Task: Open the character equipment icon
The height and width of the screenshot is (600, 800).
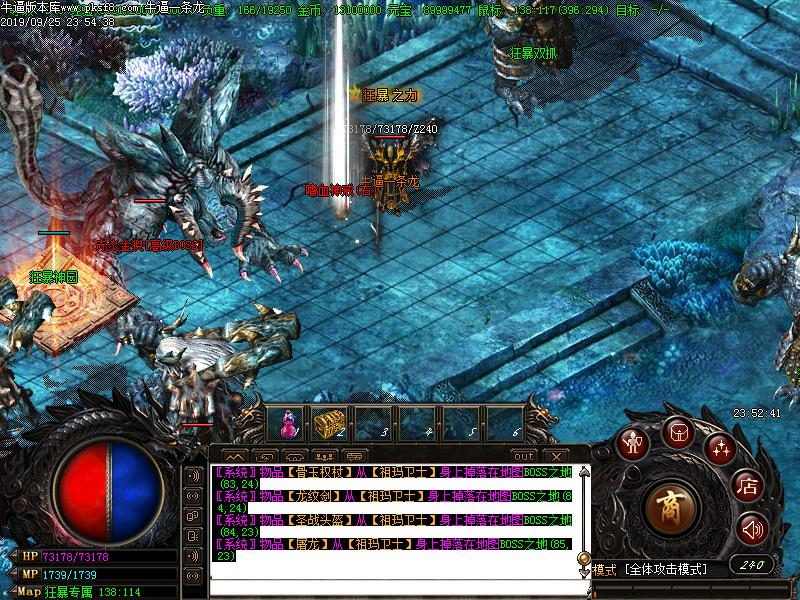Action: (631, 443)
